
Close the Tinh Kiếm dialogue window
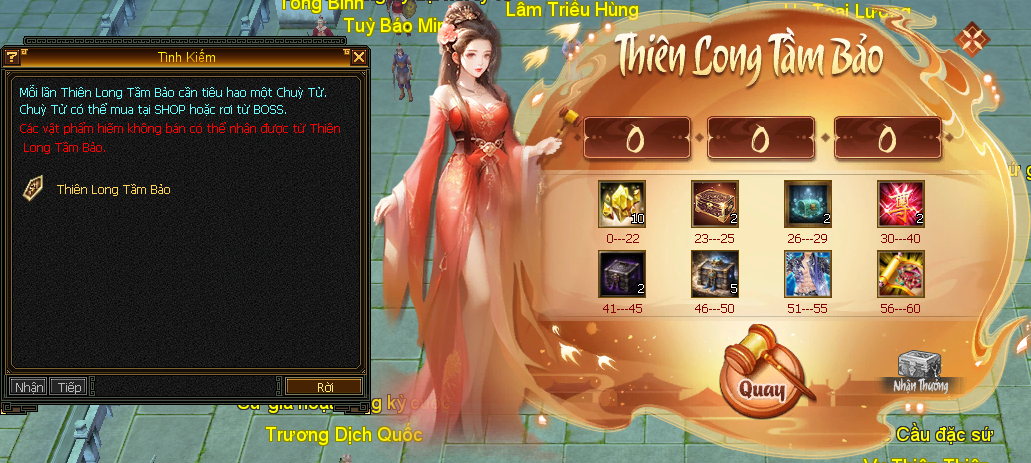(359, 57)
